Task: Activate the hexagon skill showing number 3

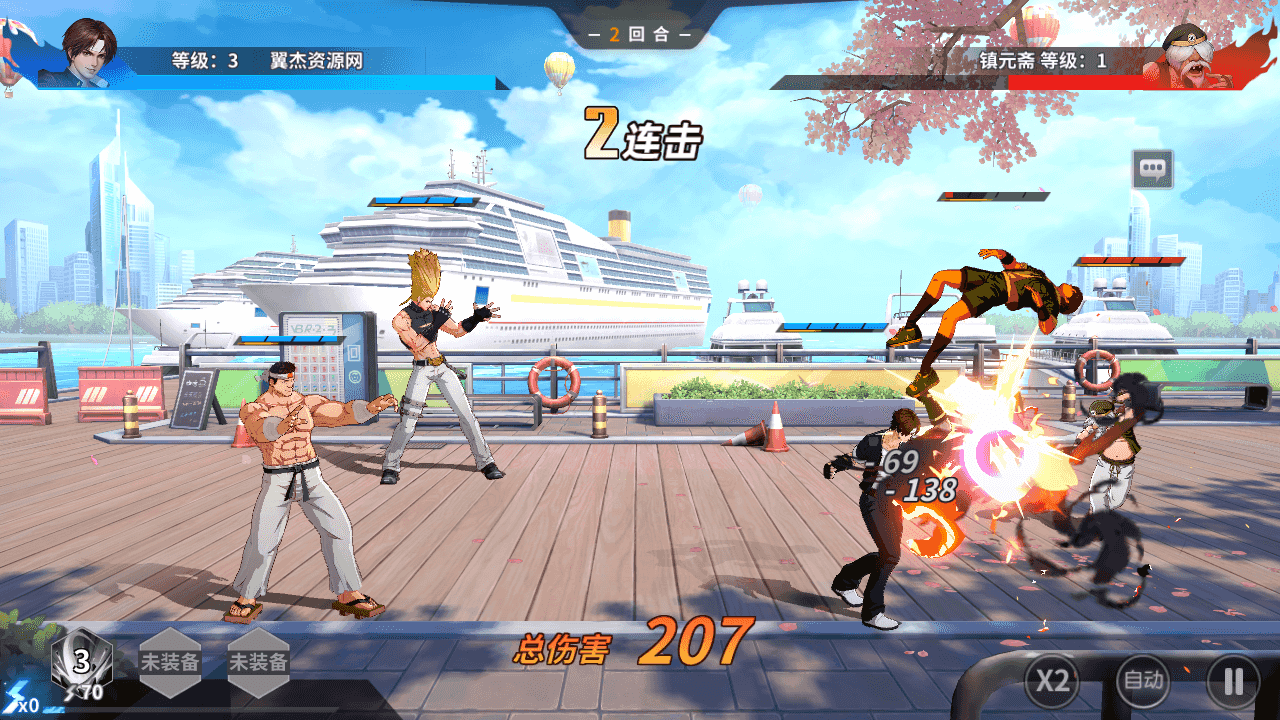Action: tap(82, 661)
